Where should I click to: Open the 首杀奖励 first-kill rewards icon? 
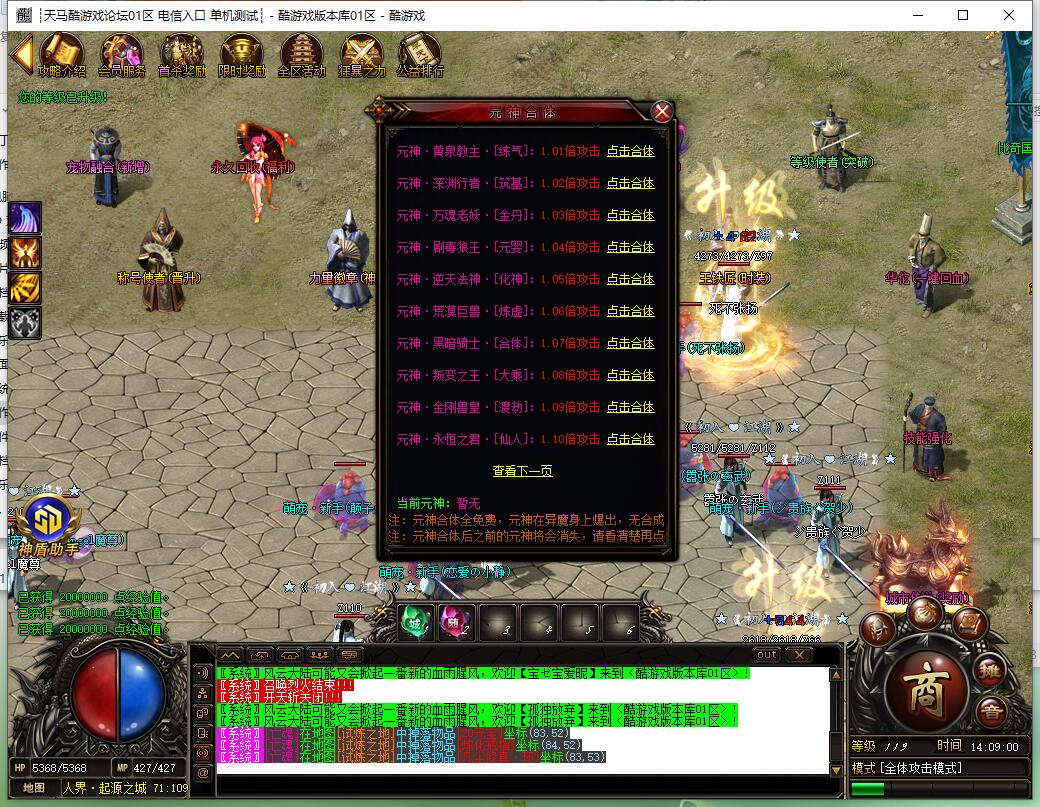[x=182, y=54]
